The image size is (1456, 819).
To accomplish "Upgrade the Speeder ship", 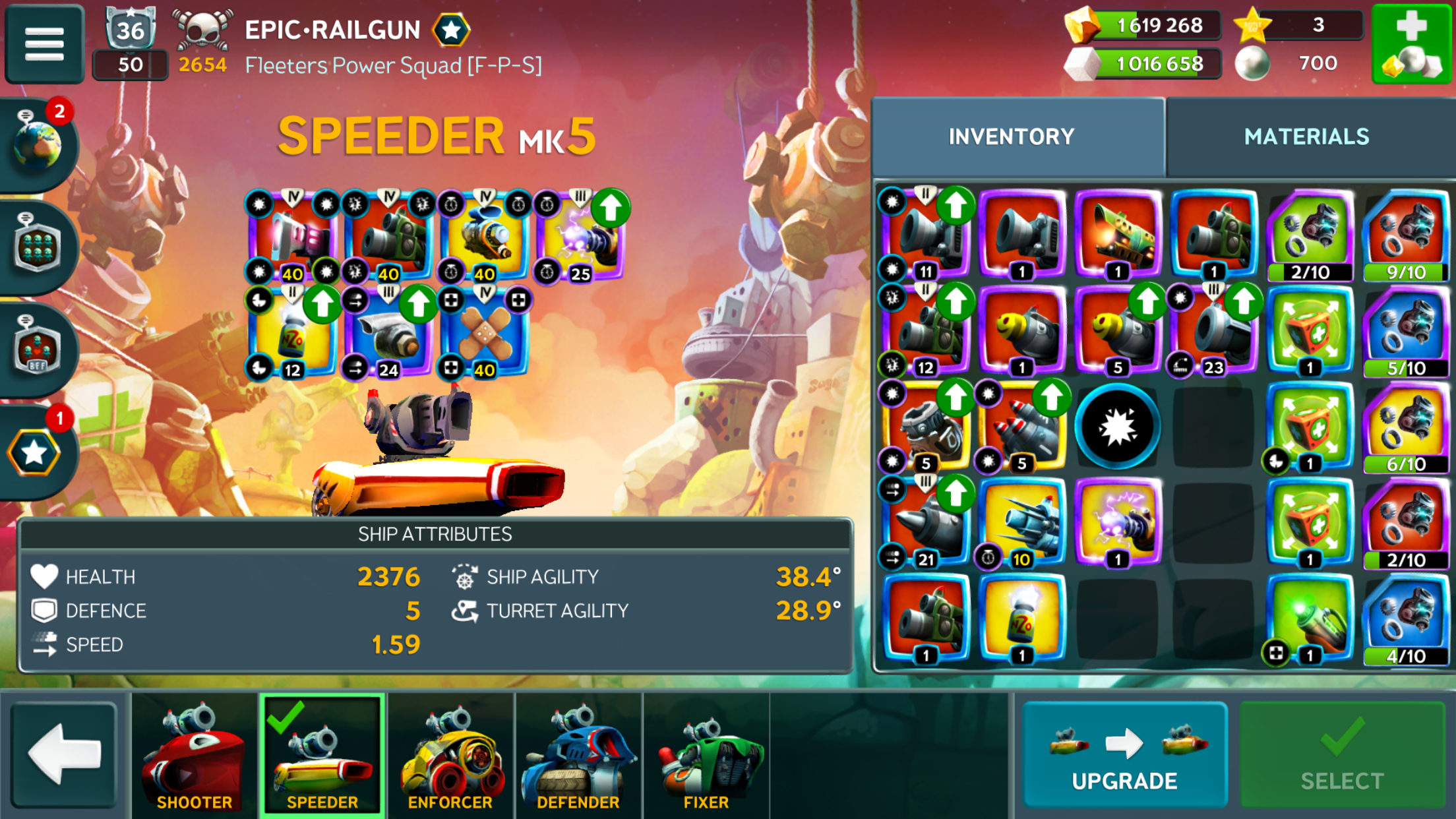I will pos(1124,754).
